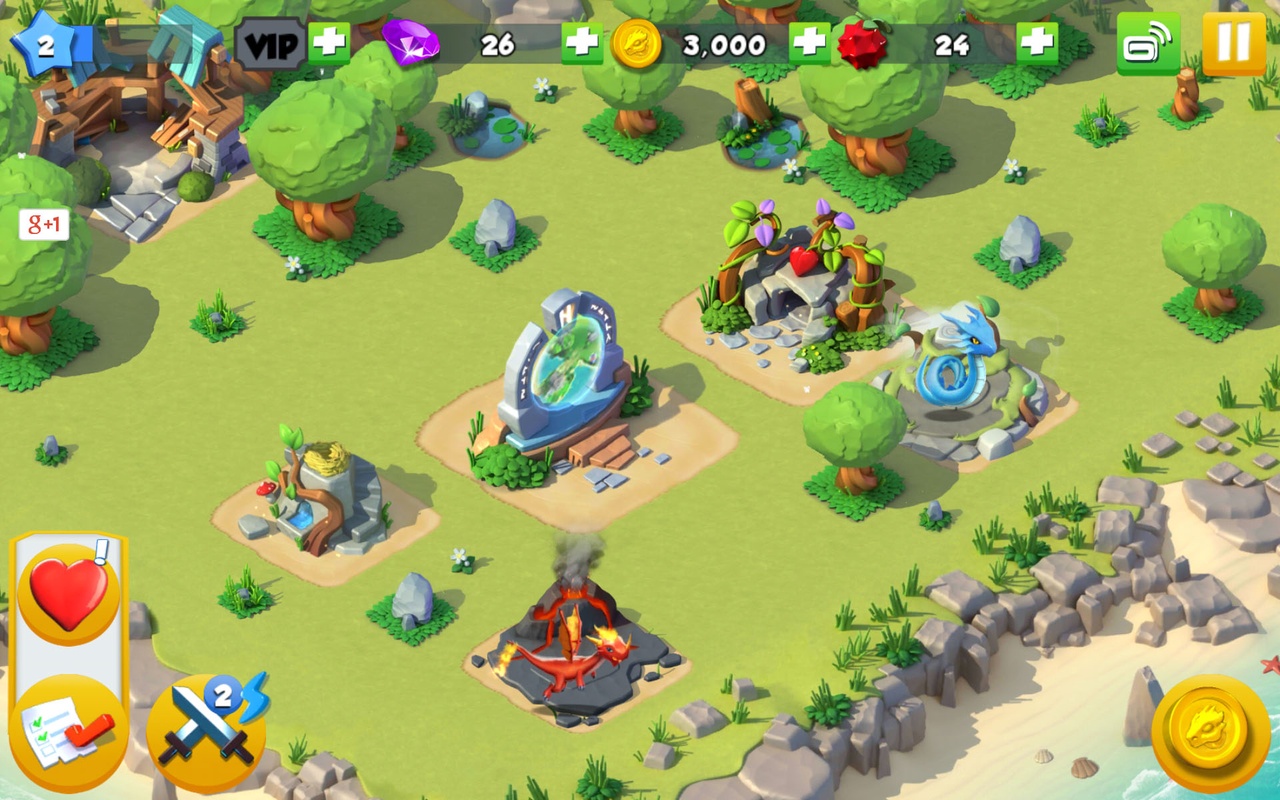Open the Google +1 button

44,224
